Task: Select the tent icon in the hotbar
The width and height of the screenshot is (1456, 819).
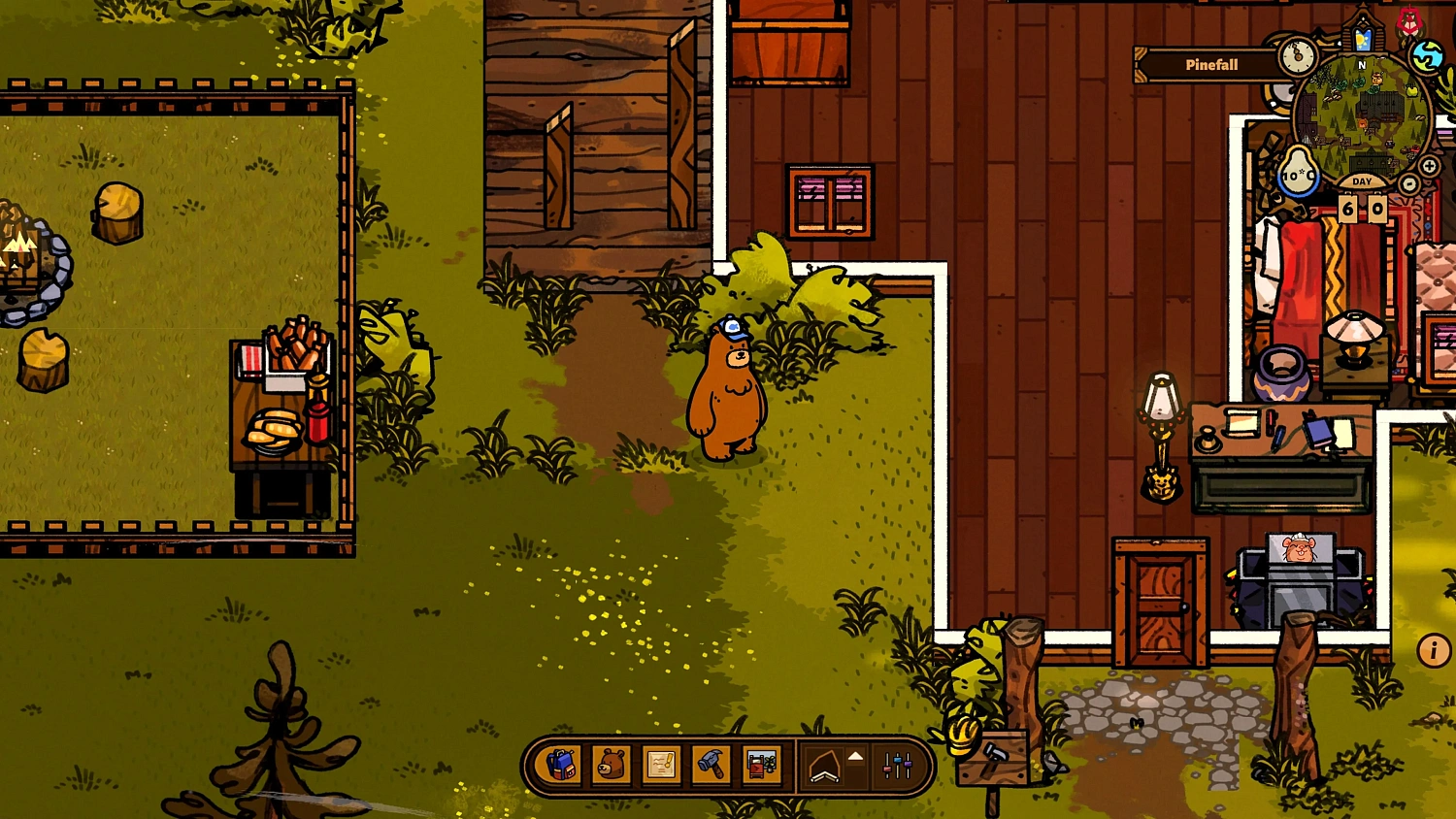Action: pos(822,766)
